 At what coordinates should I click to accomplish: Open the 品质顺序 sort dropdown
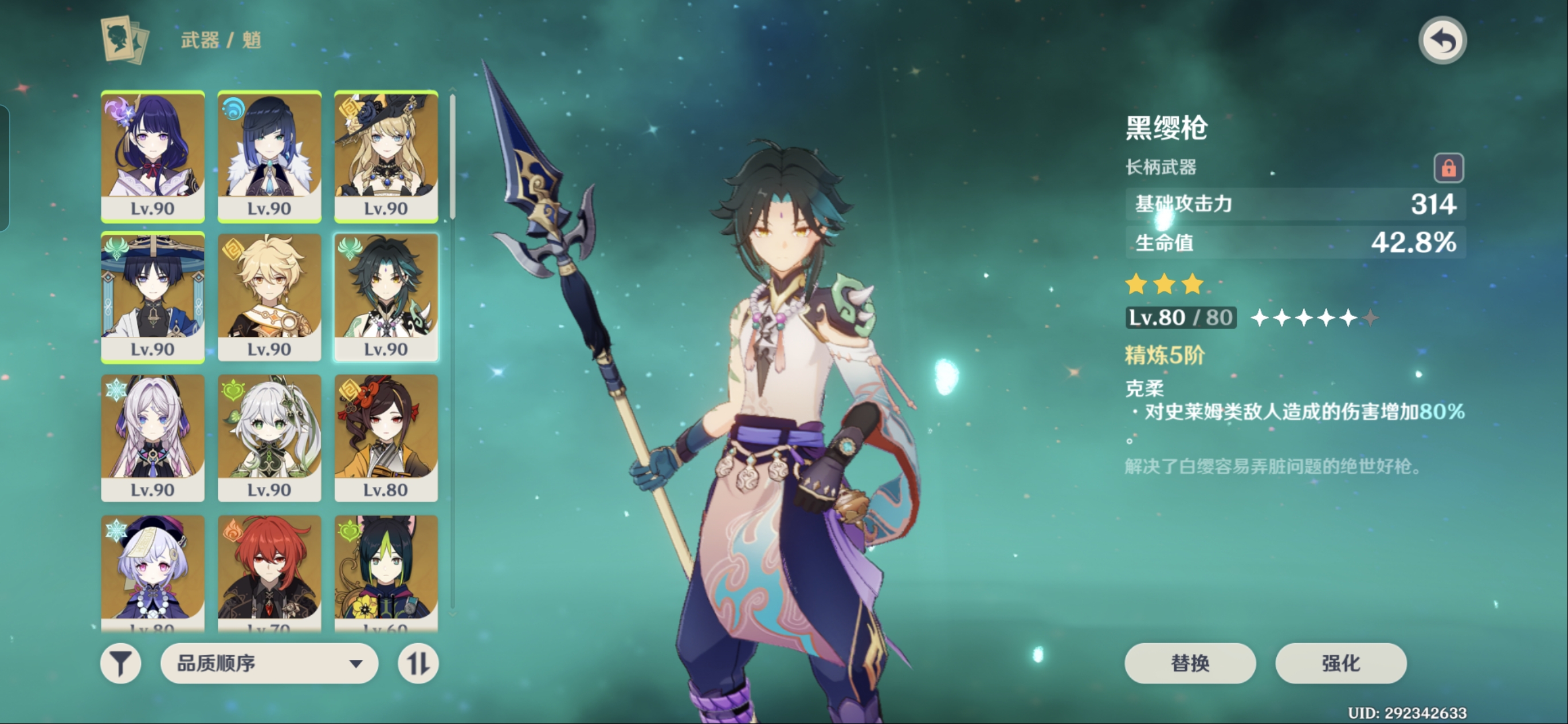(269, 663)
